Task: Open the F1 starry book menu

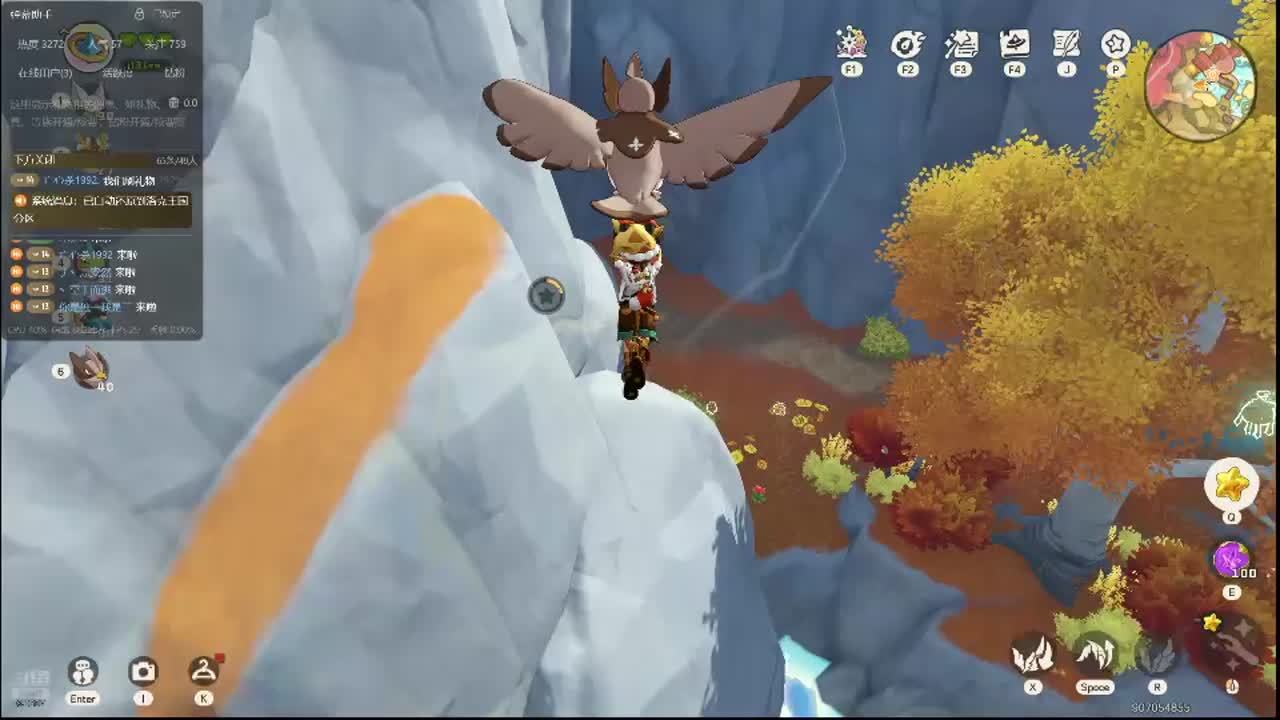Action: click(851, 44)
